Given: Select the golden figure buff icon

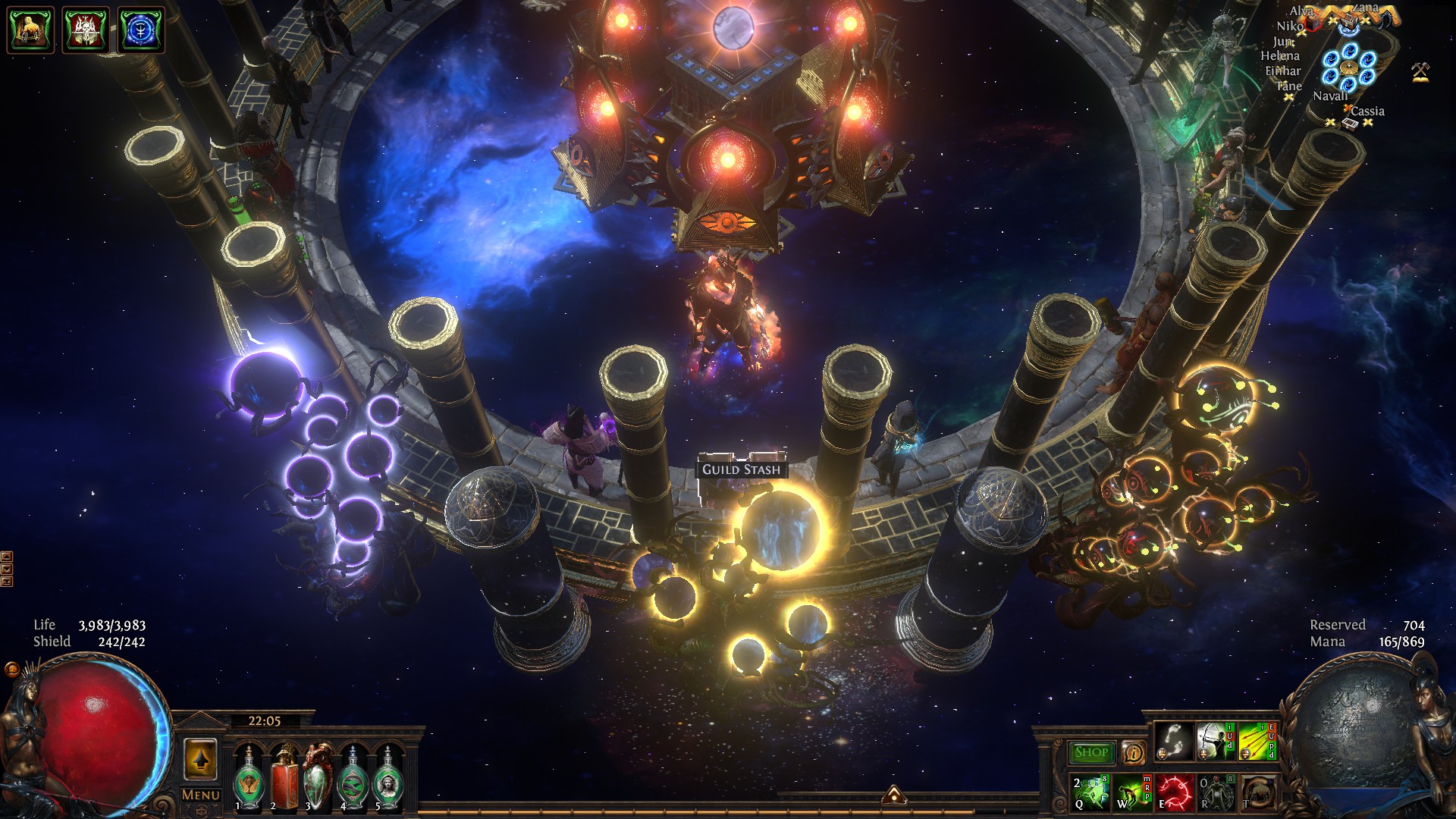Looking at the screenshot, I should (30, 30).
